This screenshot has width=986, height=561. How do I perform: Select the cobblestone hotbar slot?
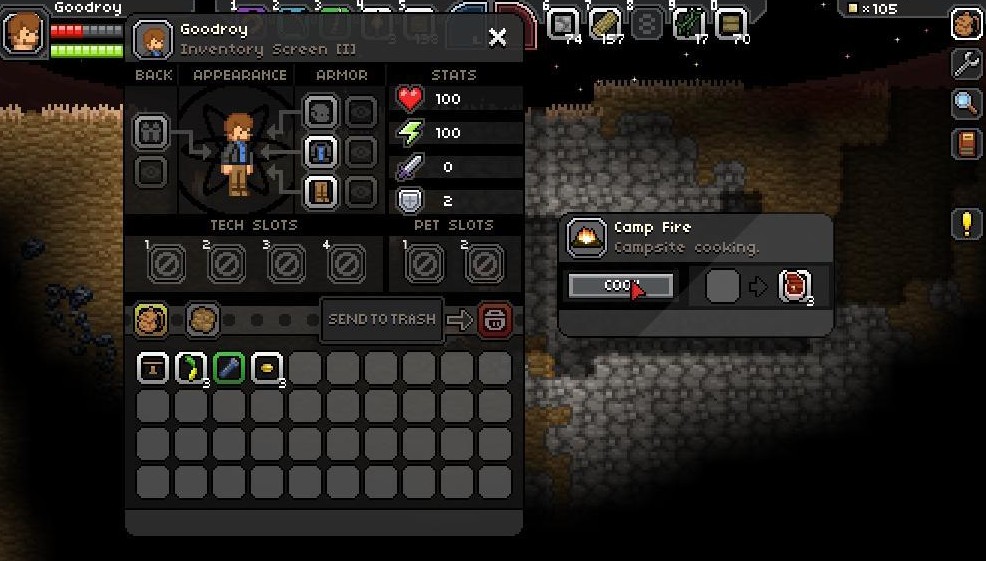564,22
